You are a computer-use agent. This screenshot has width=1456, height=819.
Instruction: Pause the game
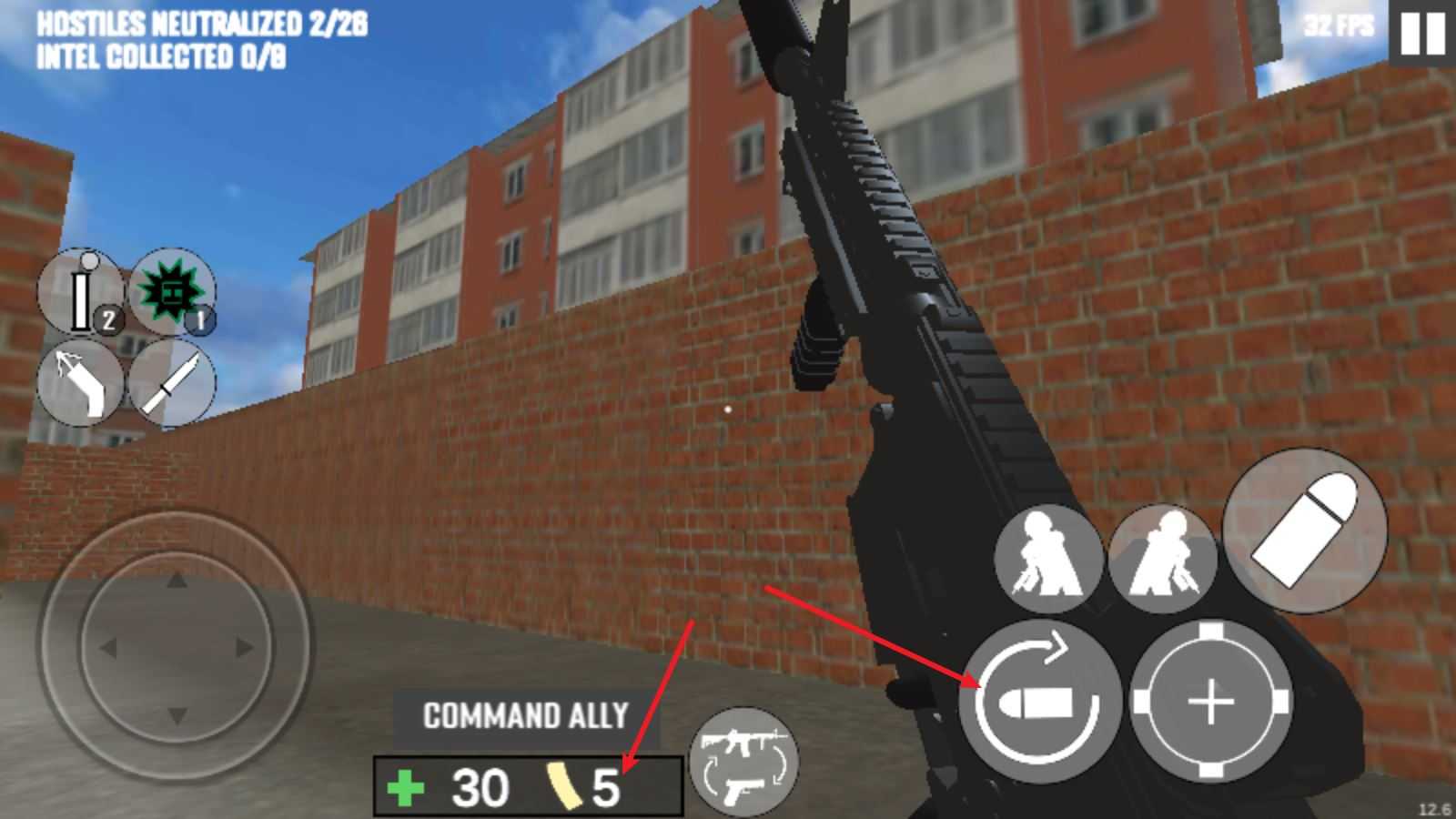coord(1421,34)
